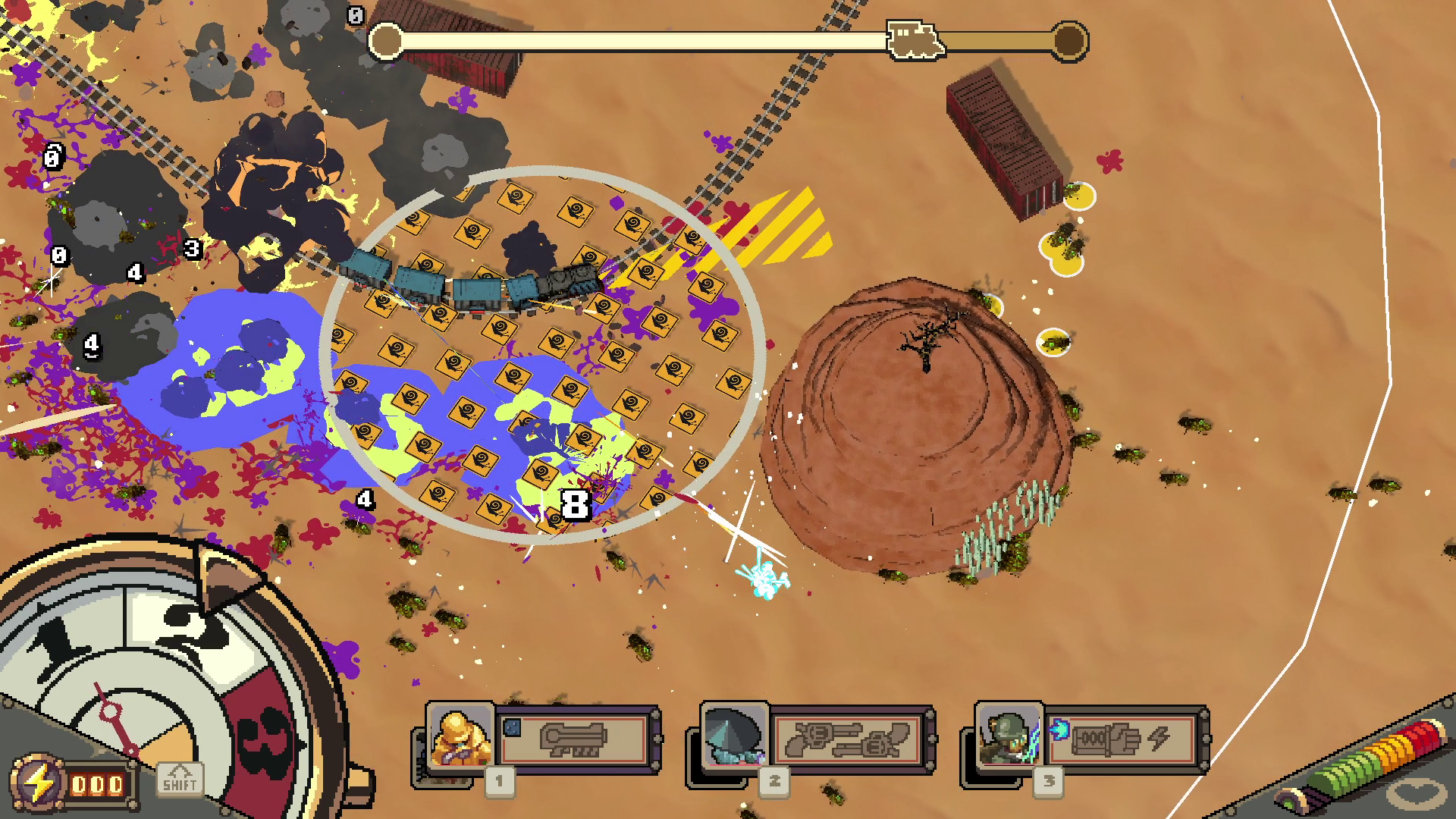
Task: Click the heavy cannon weapon slot
Action: pyautogui.click(x=574, y=739)
